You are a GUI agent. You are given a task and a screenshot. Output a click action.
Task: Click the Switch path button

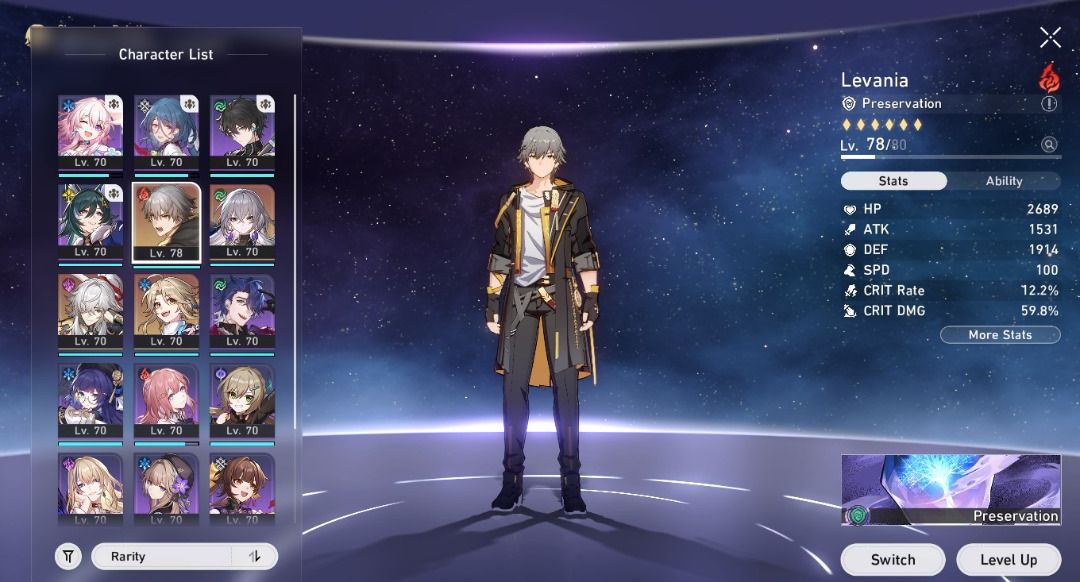pyautogui.click(x=892, y=560)
